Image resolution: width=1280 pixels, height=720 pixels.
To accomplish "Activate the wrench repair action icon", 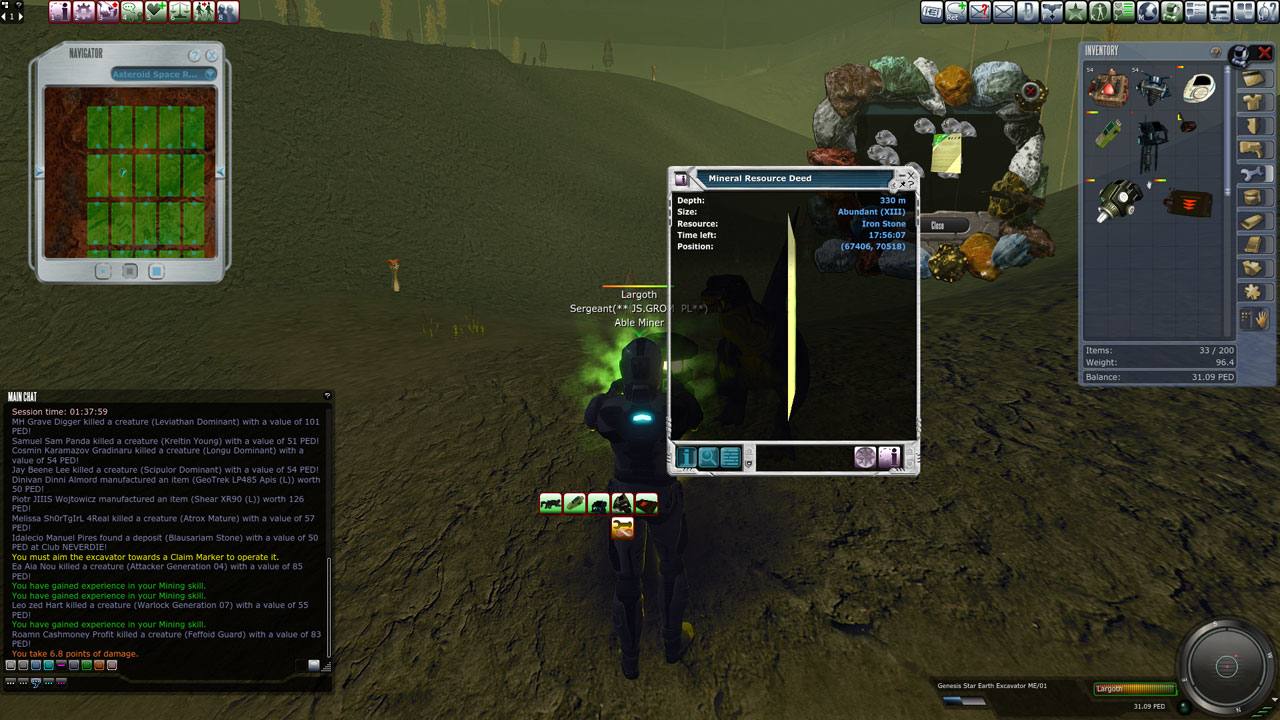I will click(622, 527).
